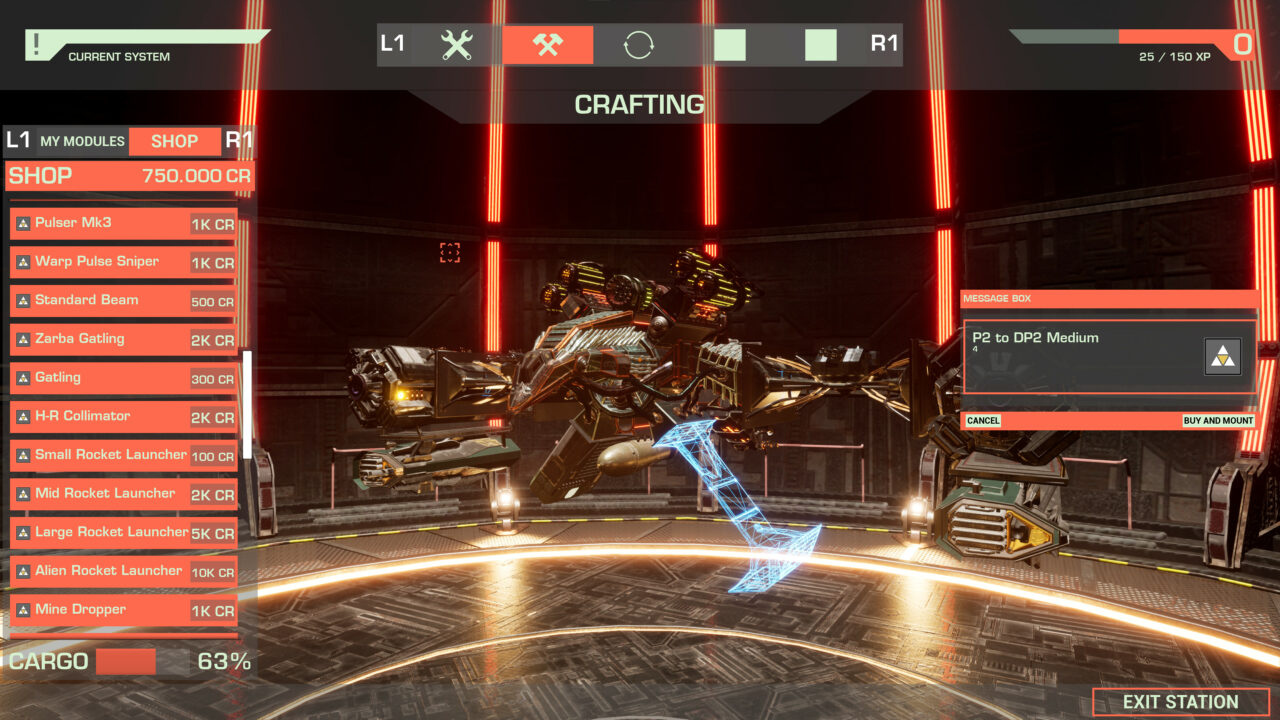This screenshot has width=1280, height=720.
Task: Switch to the SHOP tab
Action: click(x=175, y=141)
